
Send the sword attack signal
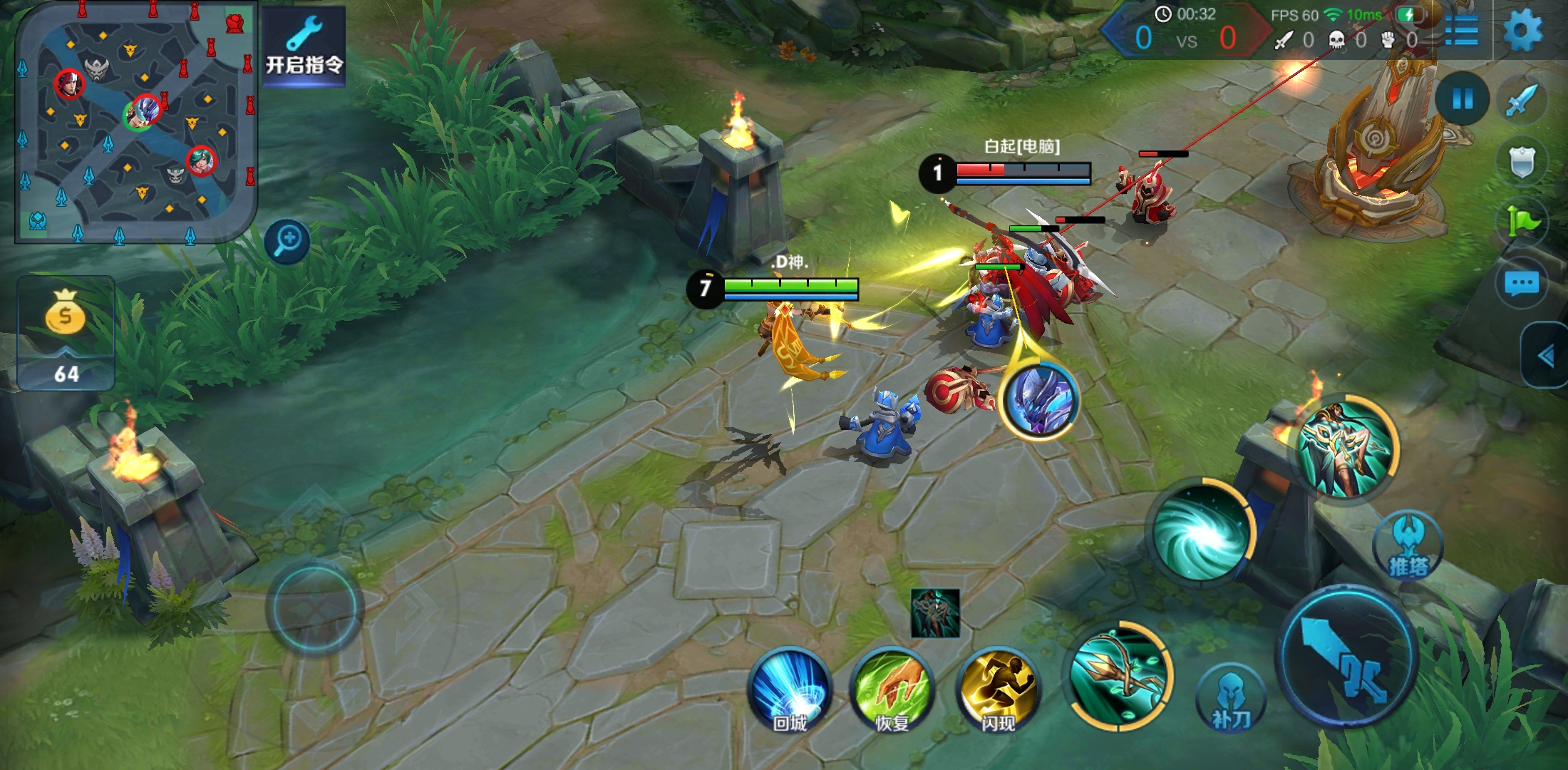1522,100
